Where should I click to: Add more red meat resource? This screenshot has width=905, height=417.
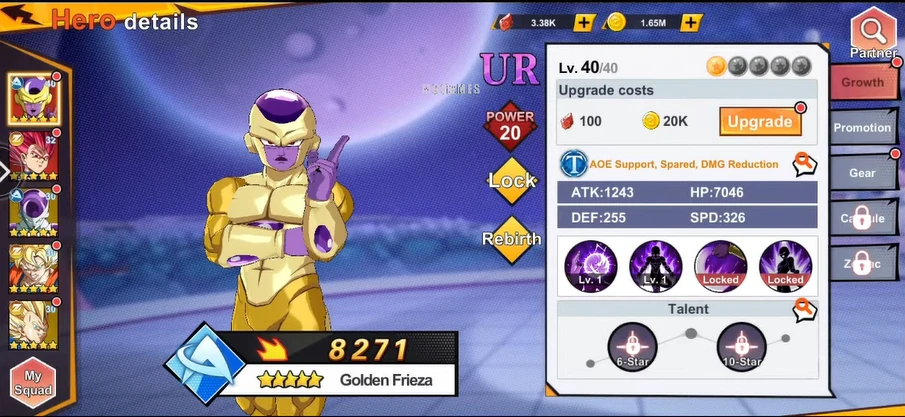(585, 22)
